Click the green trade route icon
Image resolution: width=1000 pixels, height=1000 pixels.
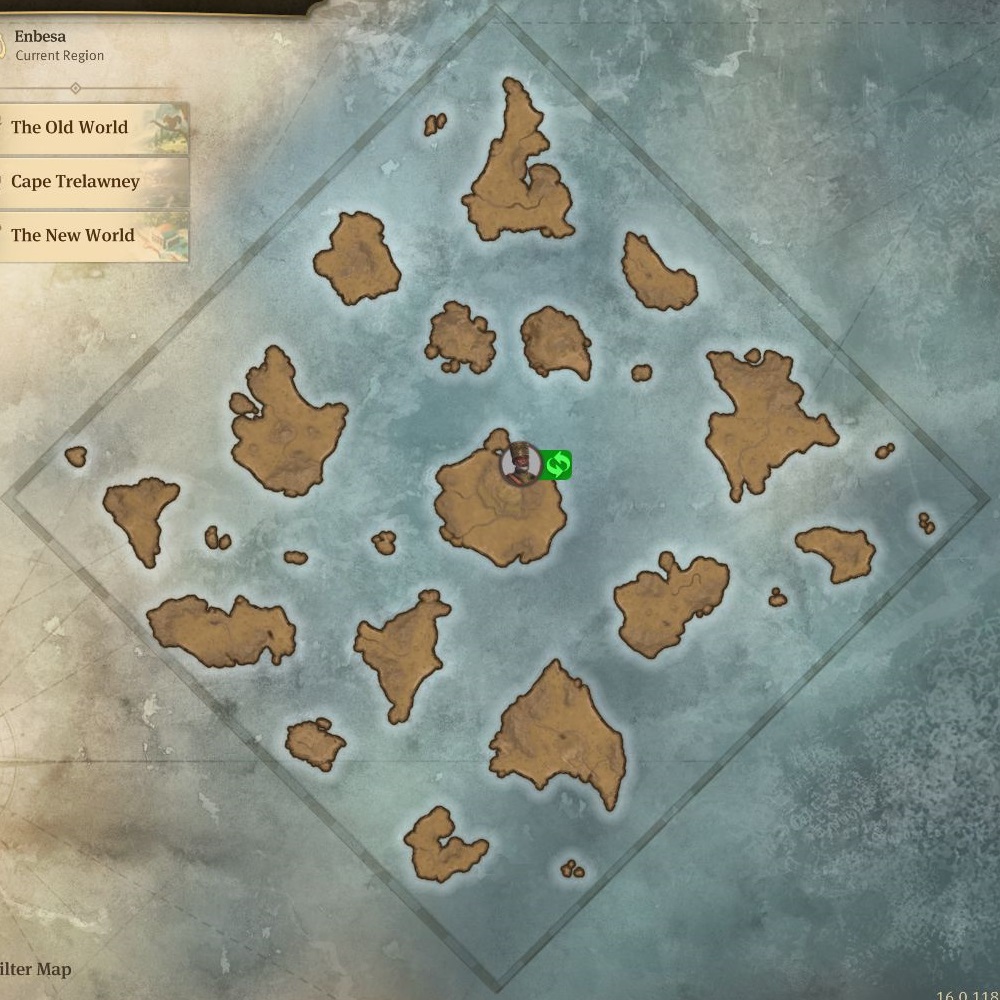pos(557,464)
